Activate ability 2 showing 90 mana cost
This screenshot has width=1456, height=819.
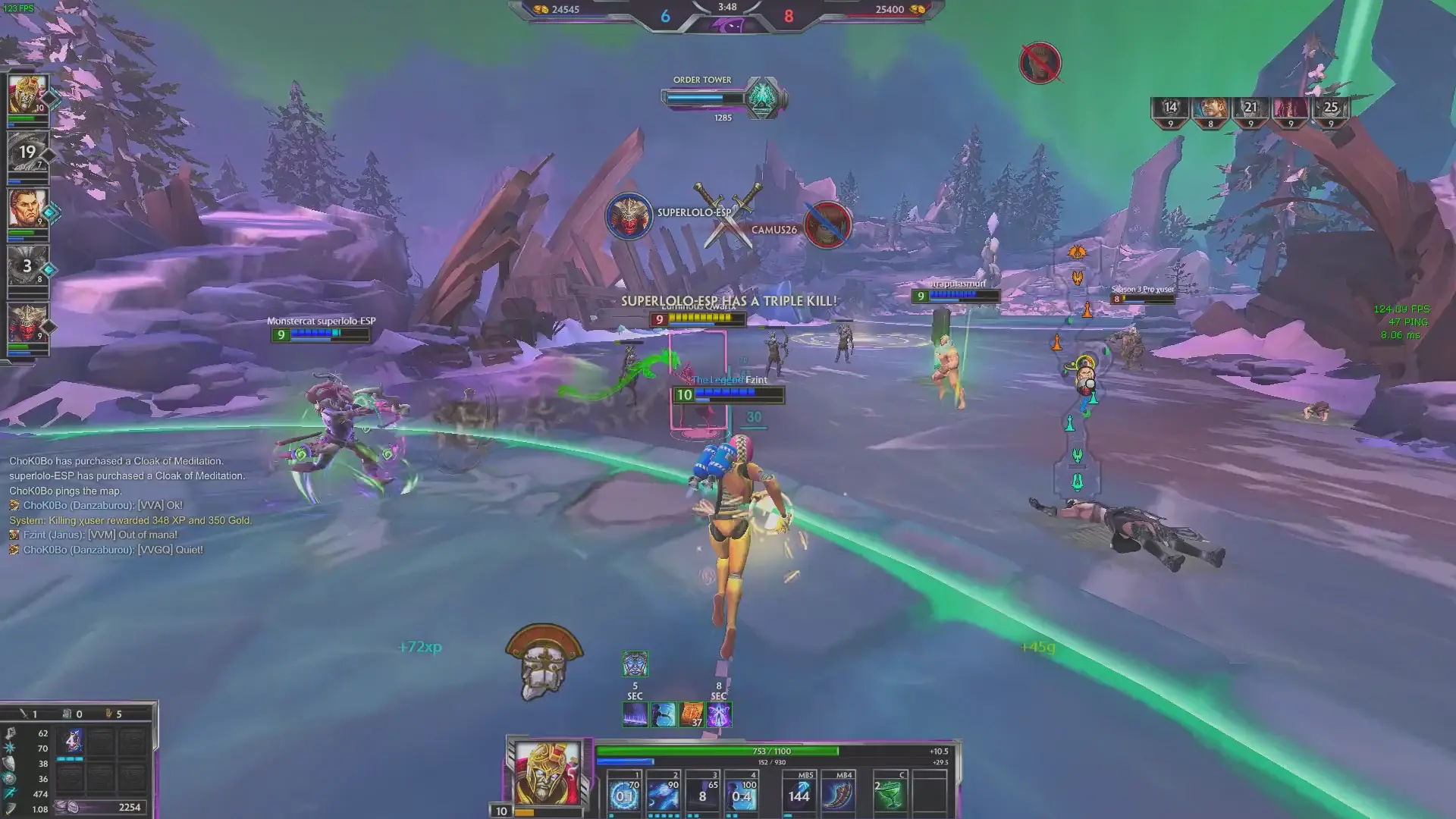point(664,795)
